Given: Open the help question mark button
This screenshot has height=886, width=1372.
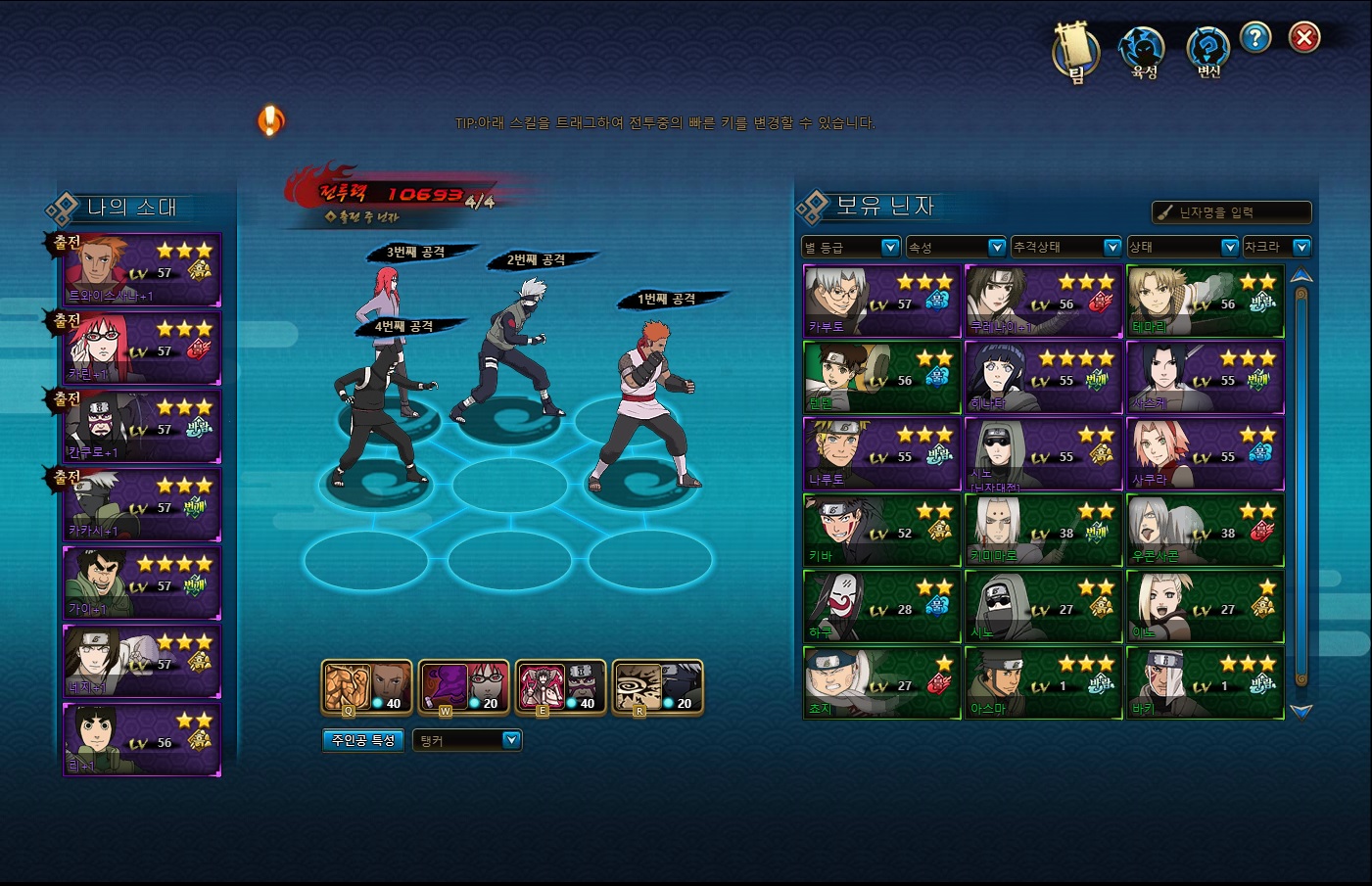Looking at the screenshot, I should (1254, 38).
